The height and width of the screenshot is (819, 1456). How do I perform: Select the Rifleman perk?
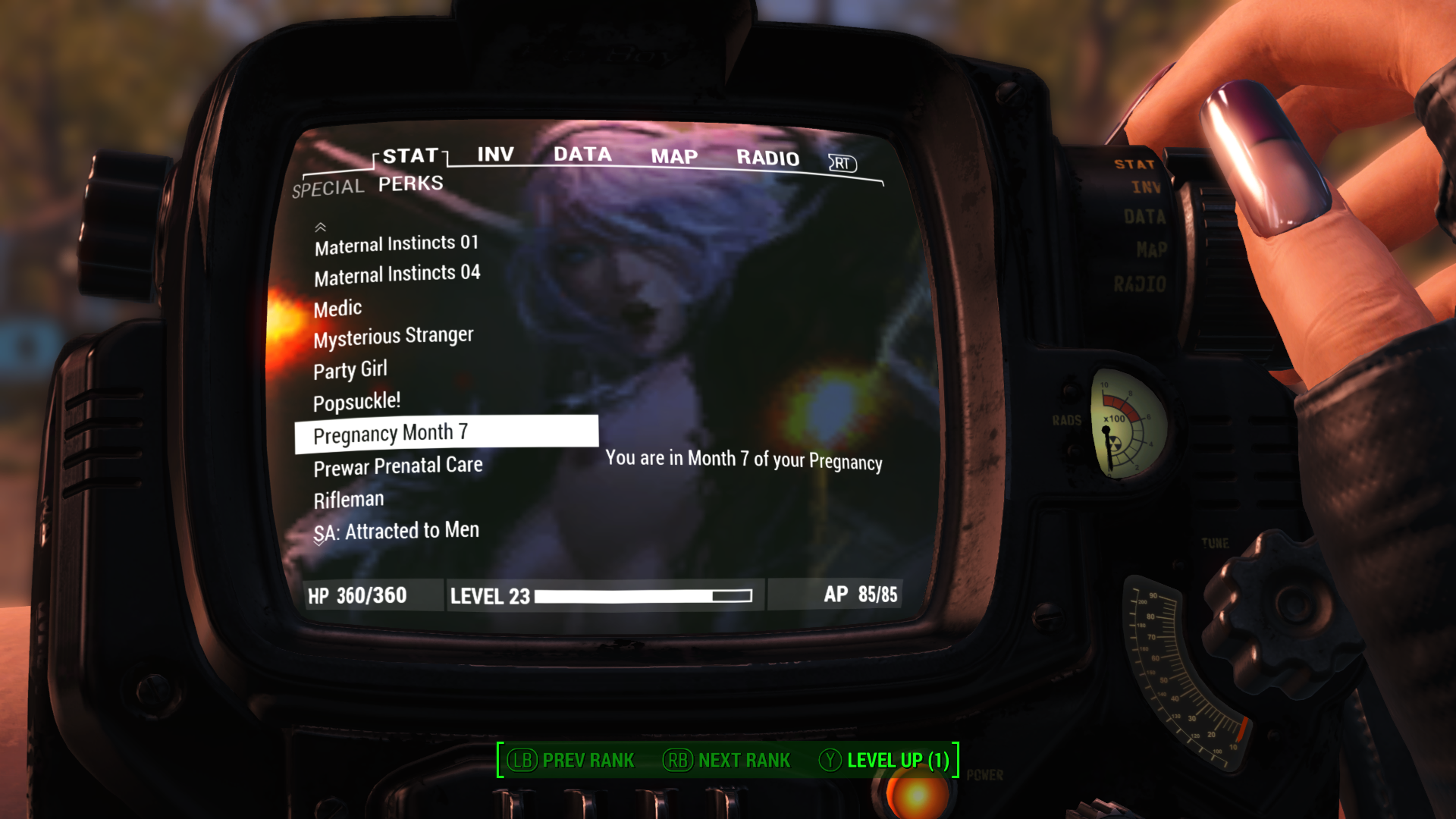349,500
